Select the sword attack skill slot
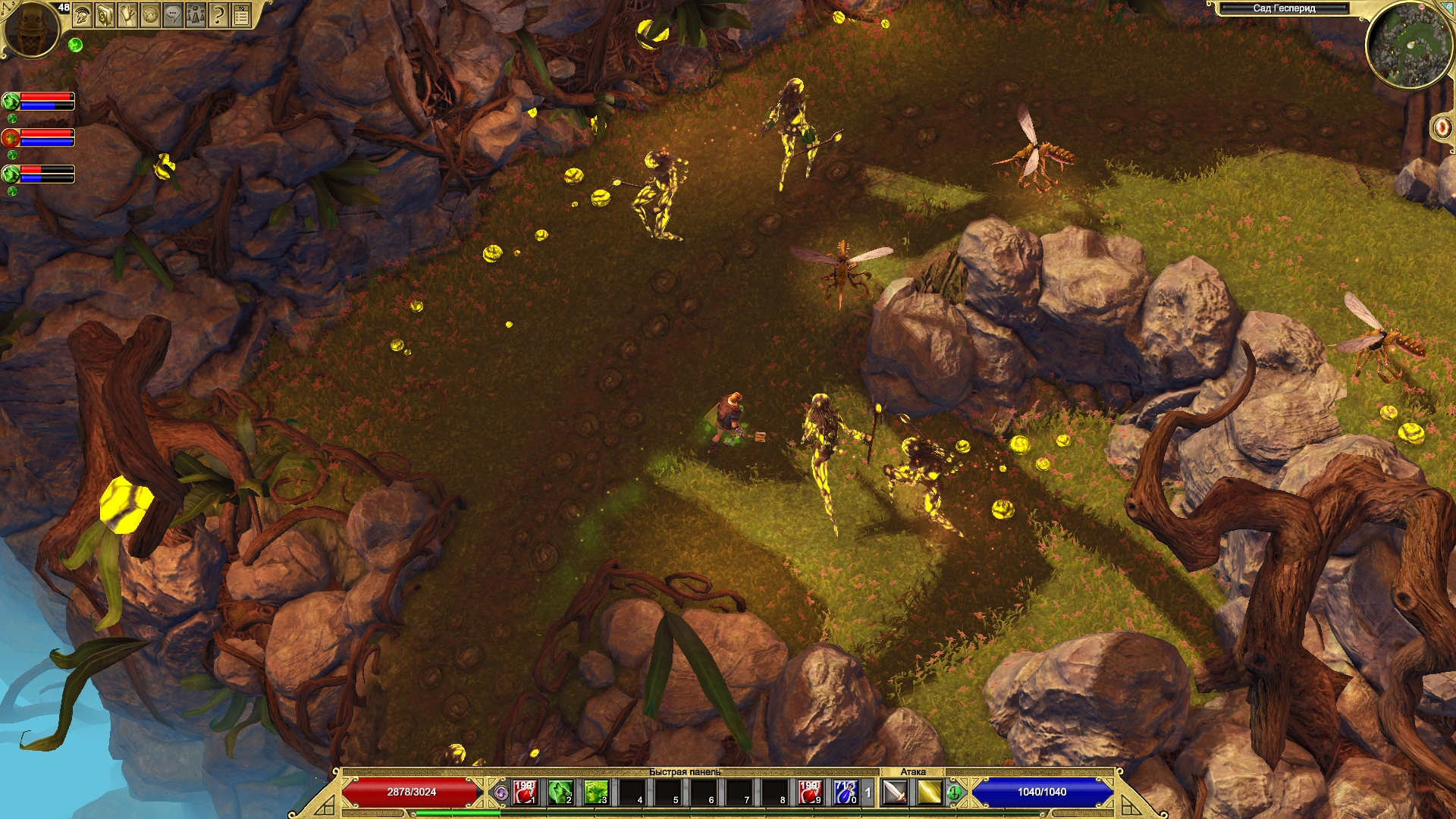The width and height of the screenshot is (1456, 819). pyautogui.click(x=896, y=792)
